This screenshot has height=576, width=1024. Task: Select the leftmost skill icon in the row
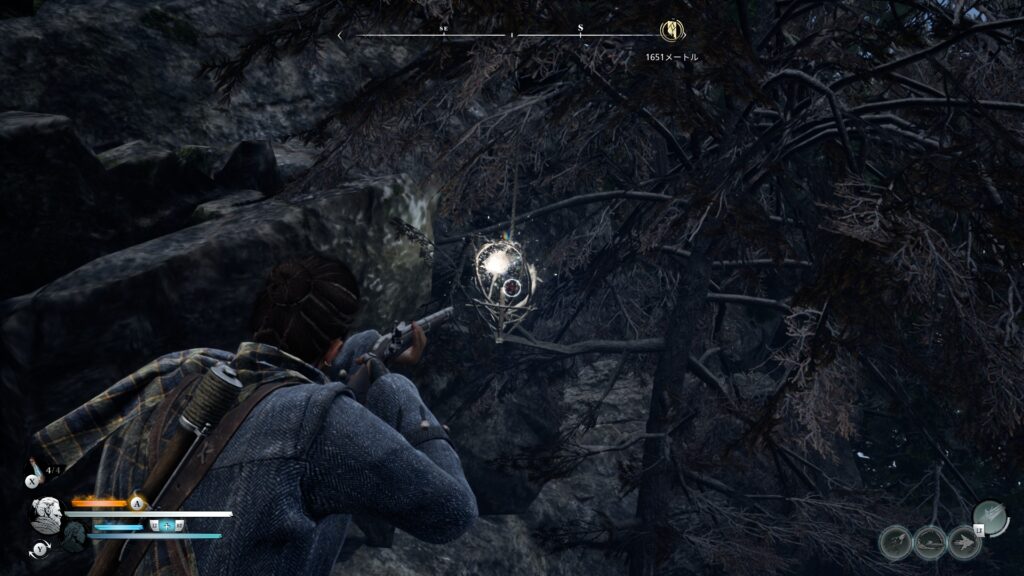tap(895, 543)
